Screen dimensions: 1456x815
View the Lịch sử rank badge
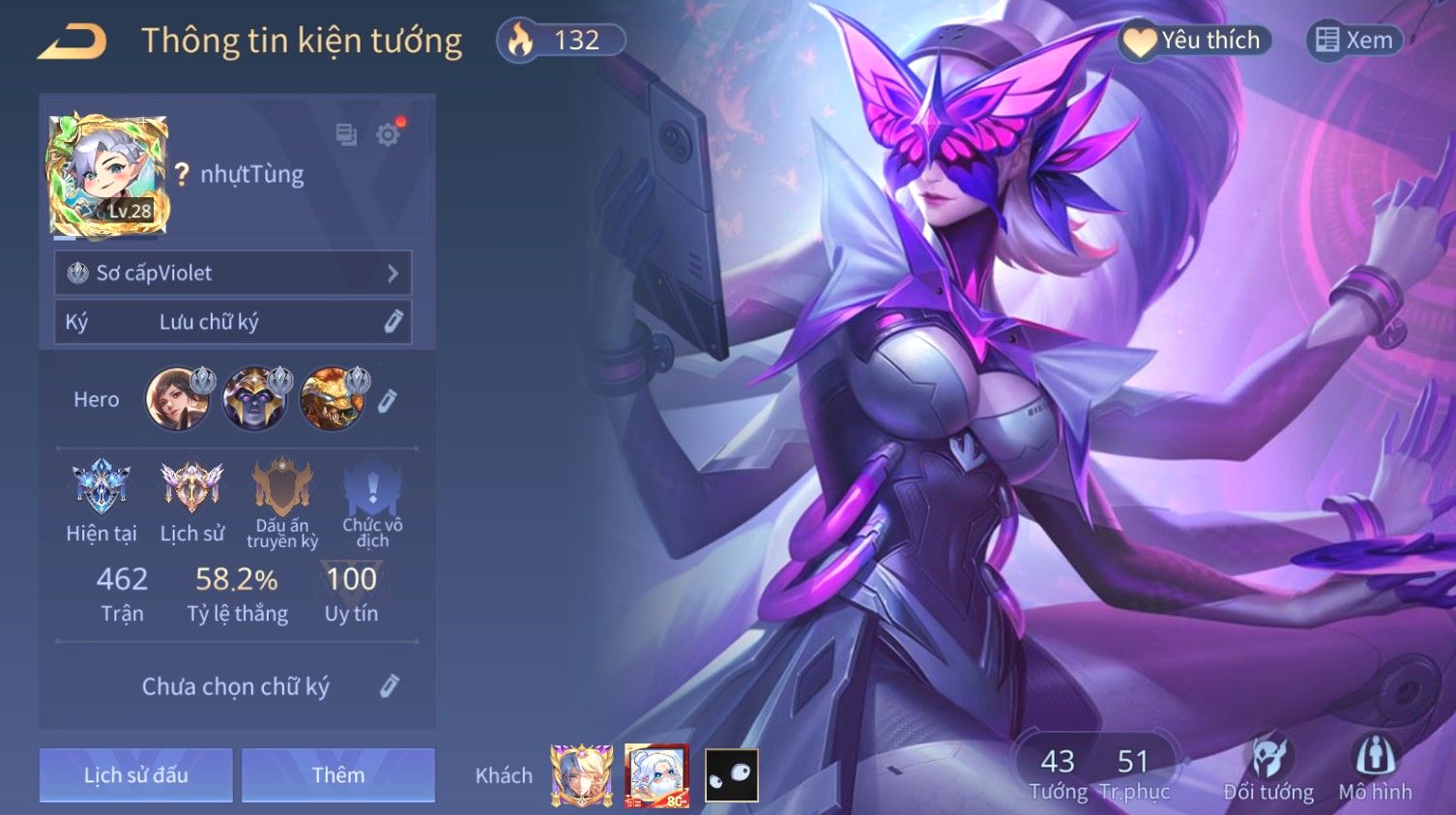point(191,486)
